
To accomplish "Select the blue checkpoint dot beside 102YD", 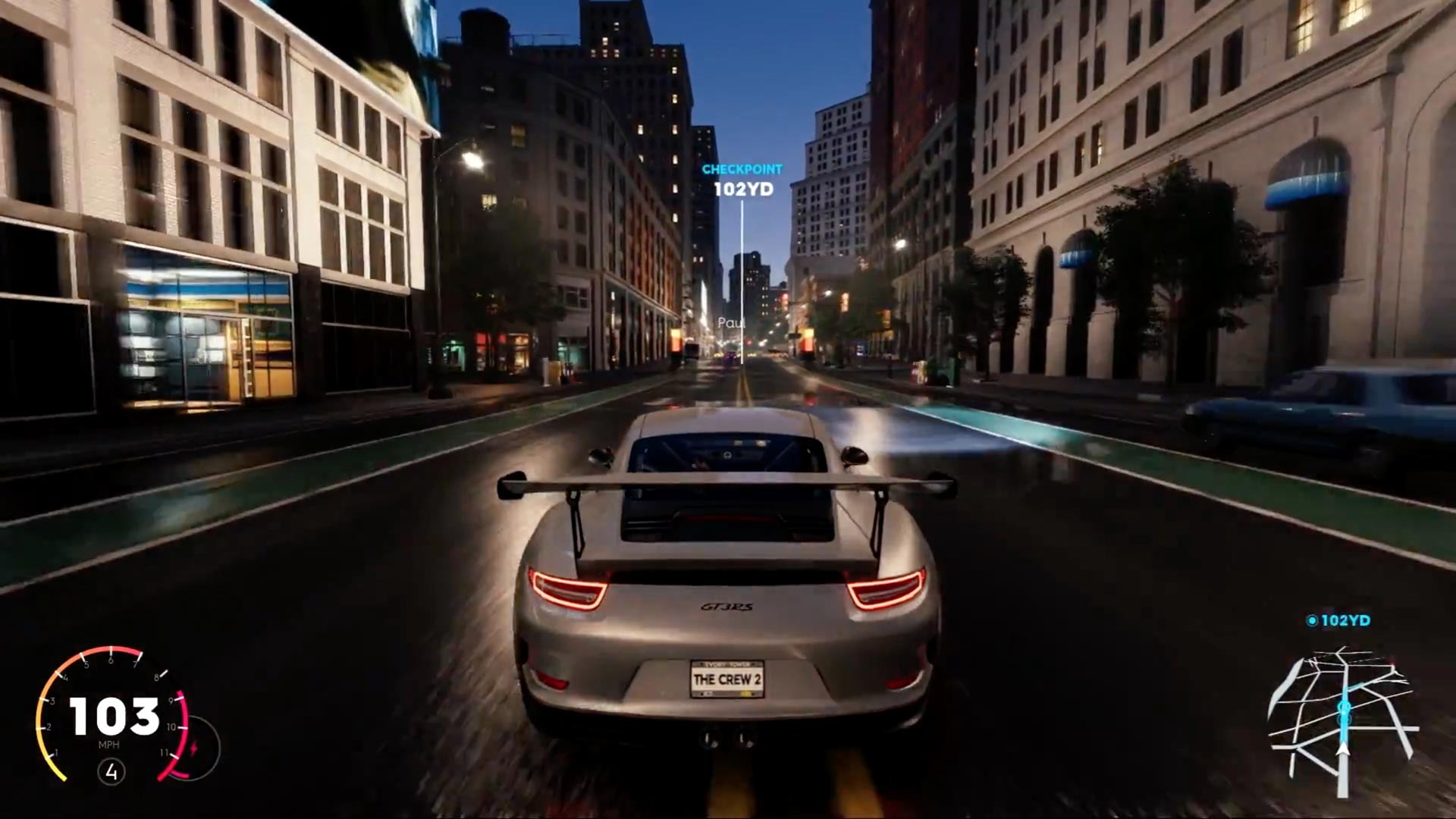I will pyautogui.click(x=1312, y=620).
